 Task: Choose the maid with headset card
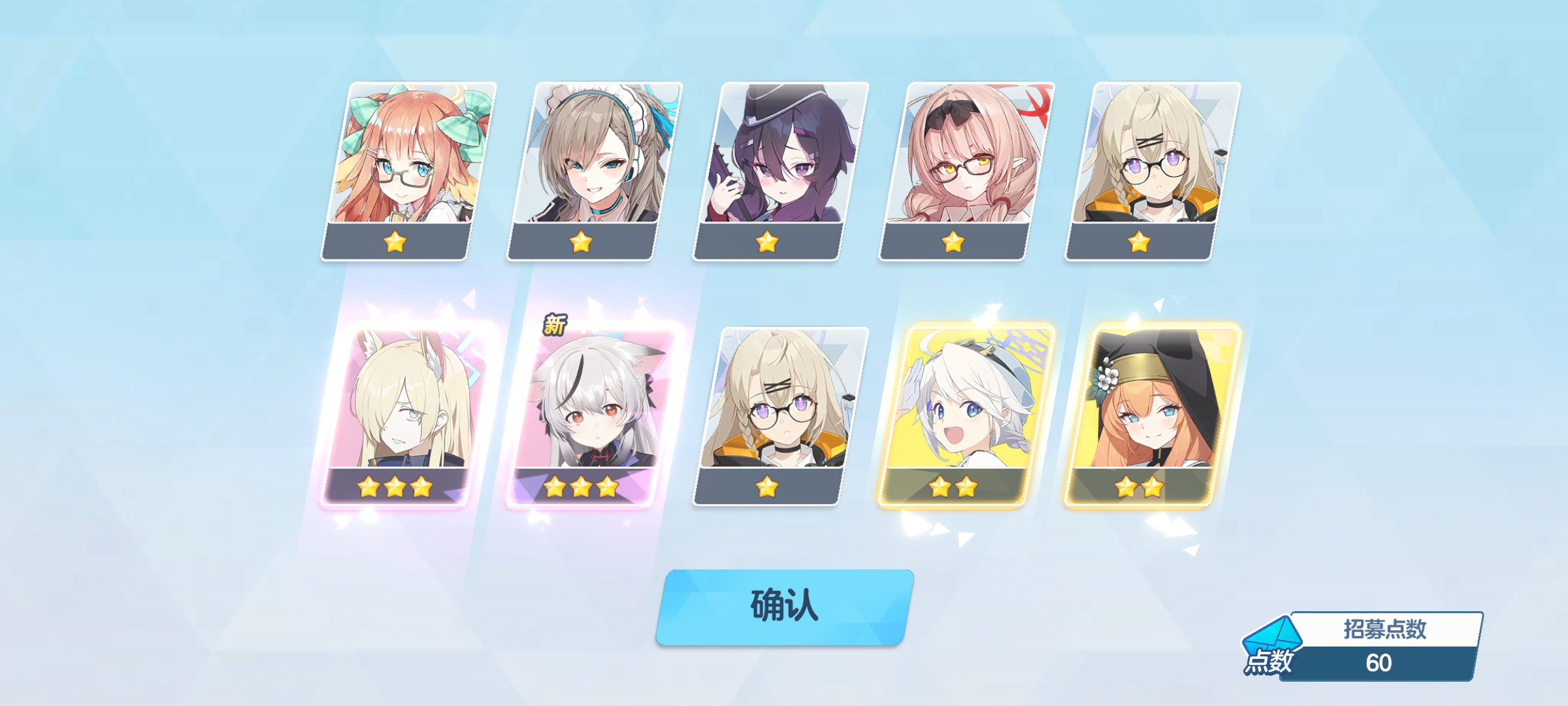[x=595, y=170]
